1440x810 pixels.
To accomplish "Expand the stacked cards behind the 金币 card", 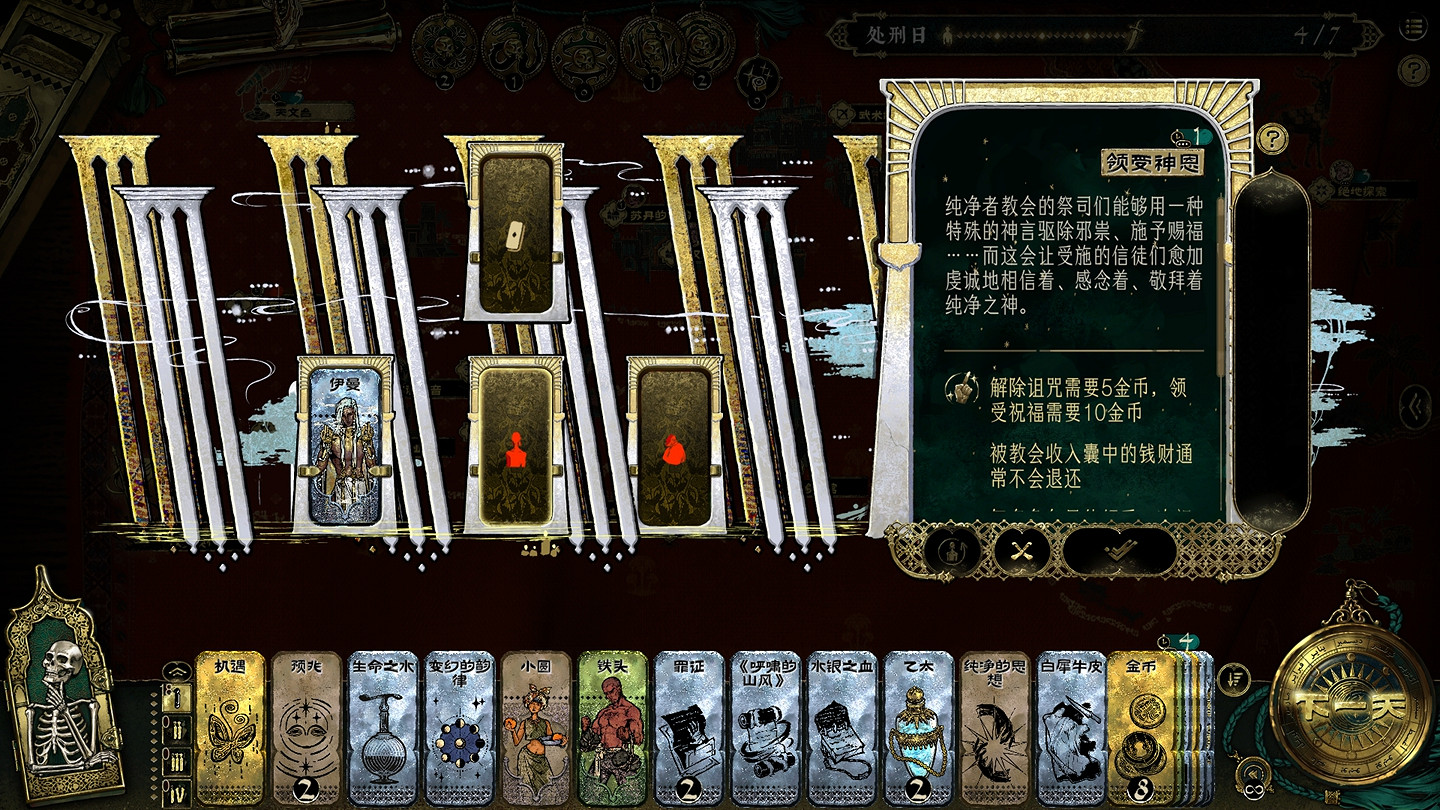I will click(x=1192, y=720).
